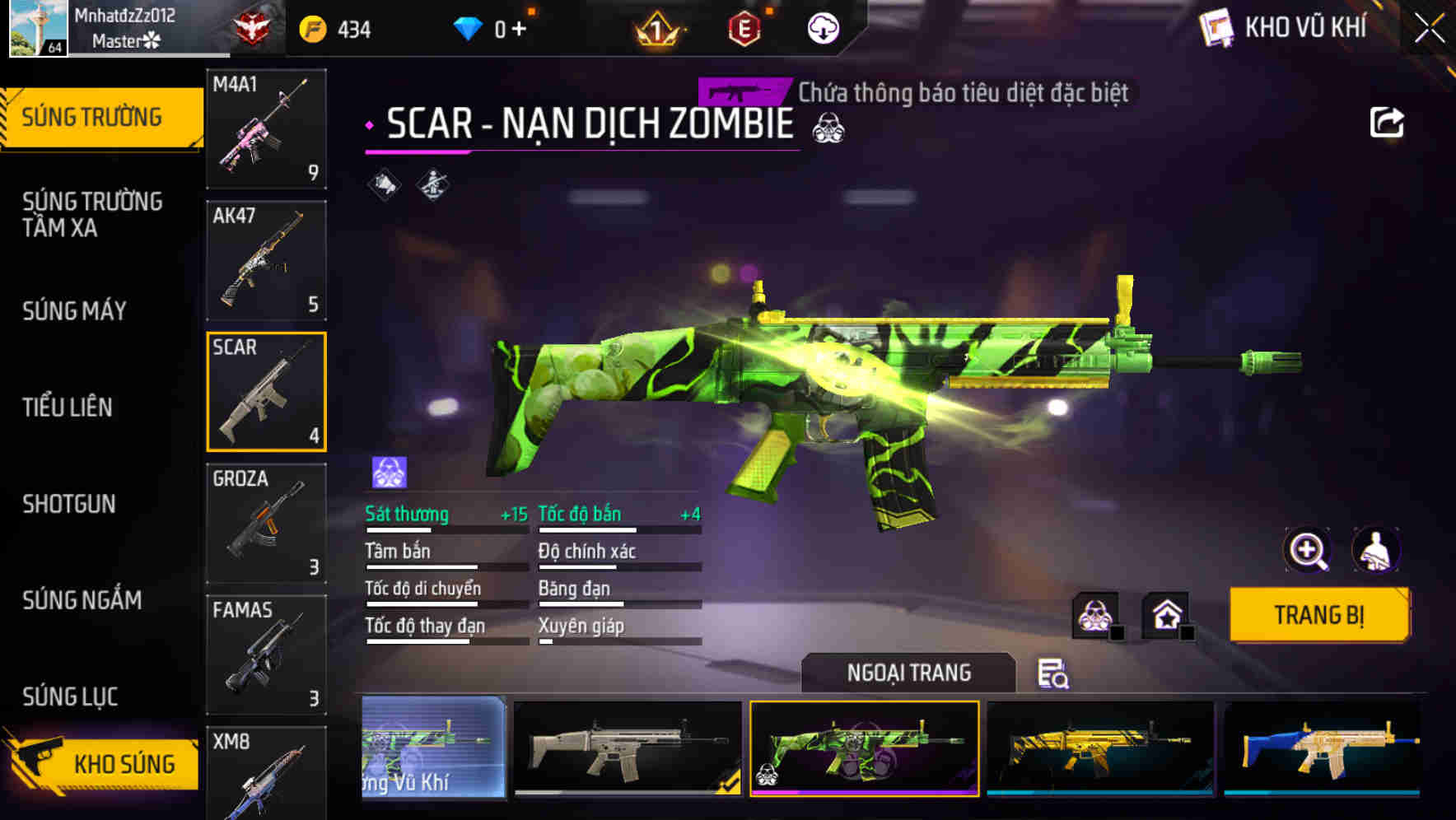Viewport: 1456px width, 820px height.
Task: Open the weapon comparison list icon near Ngoại Trang
Action: [1054, 675]
